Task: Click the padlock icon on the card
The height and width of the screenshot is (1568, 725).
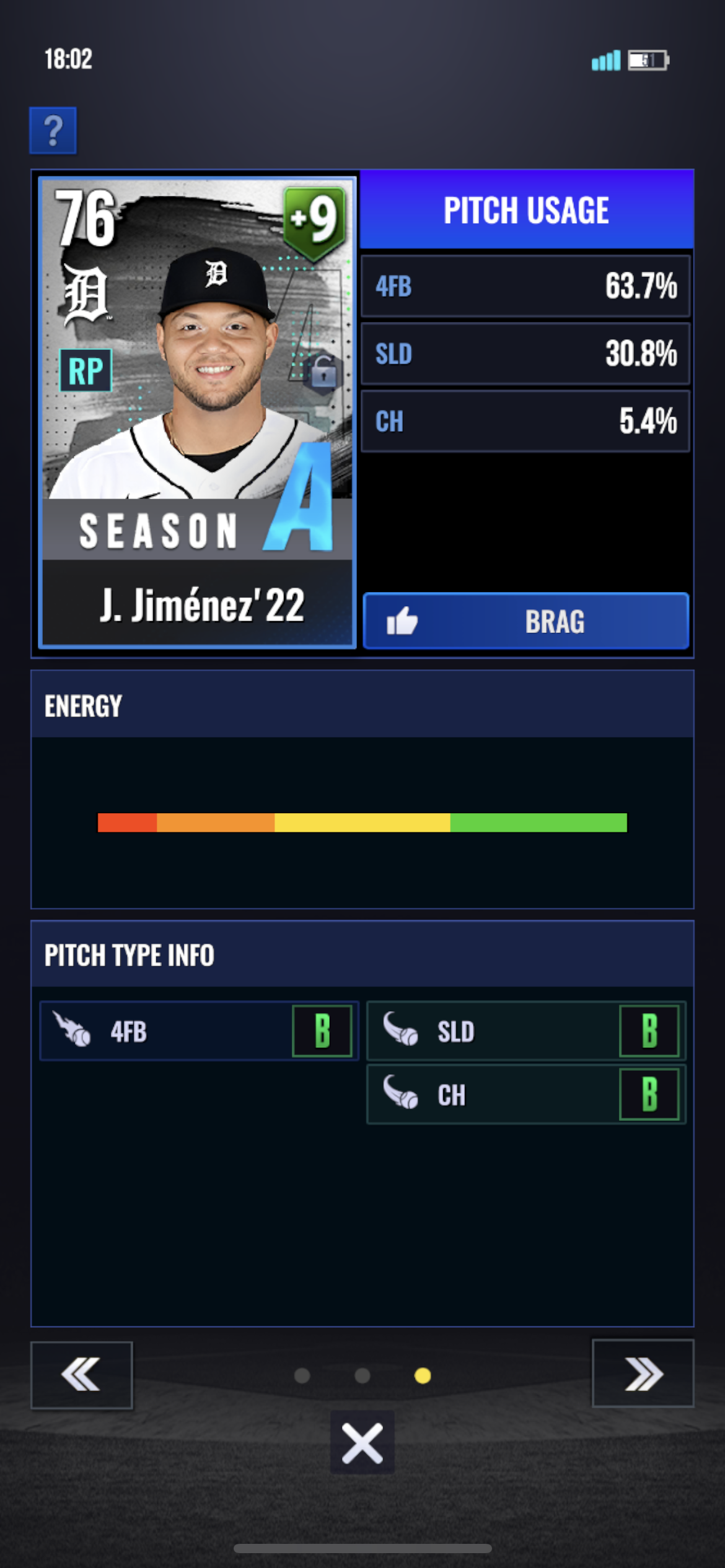Action: pos(323,372)
